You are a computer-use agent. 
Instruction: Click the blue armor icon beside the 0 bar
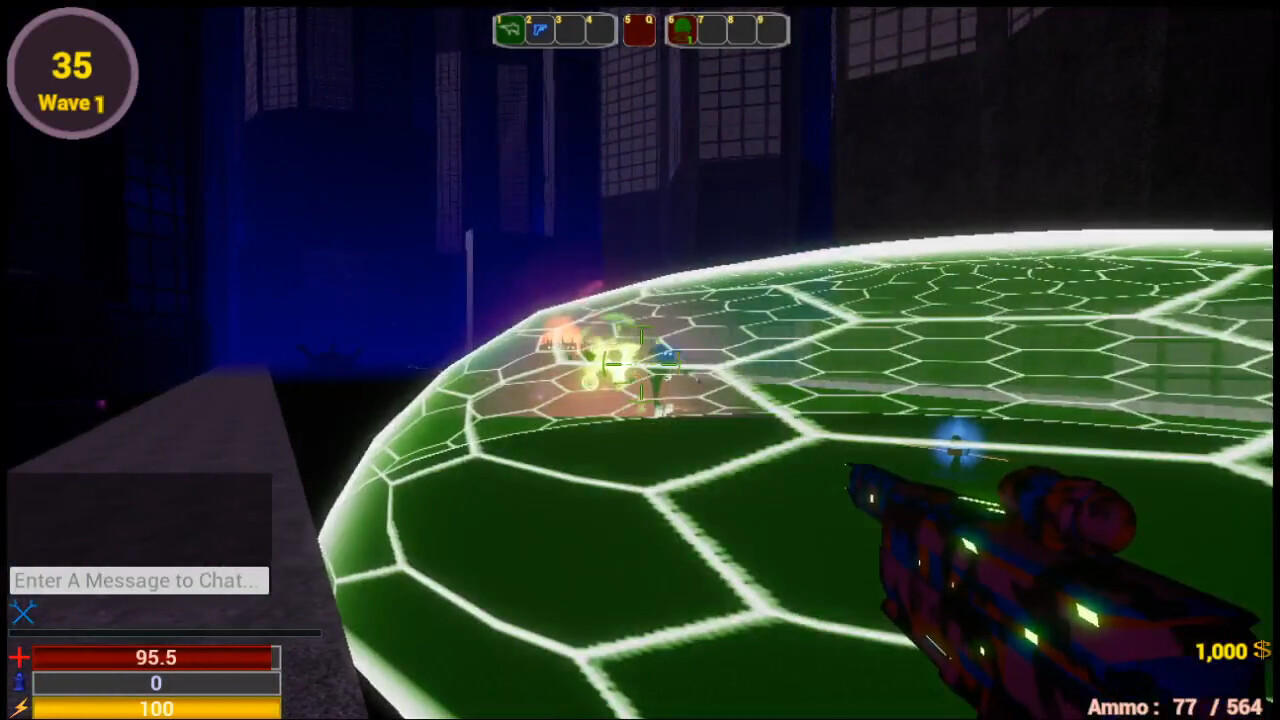(17, 683)
